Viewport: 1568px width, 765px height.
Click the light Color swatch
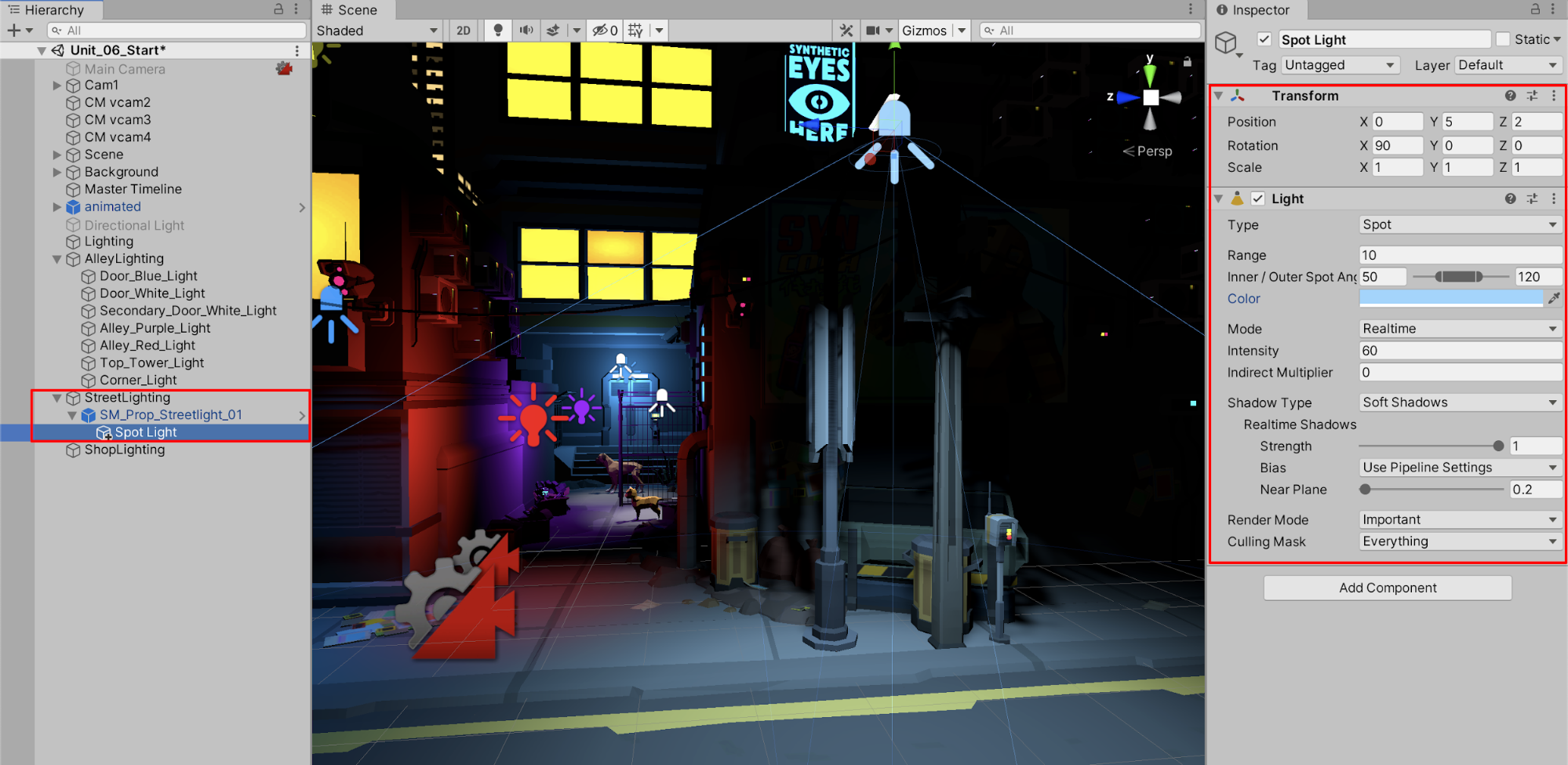pos(1450,298)
